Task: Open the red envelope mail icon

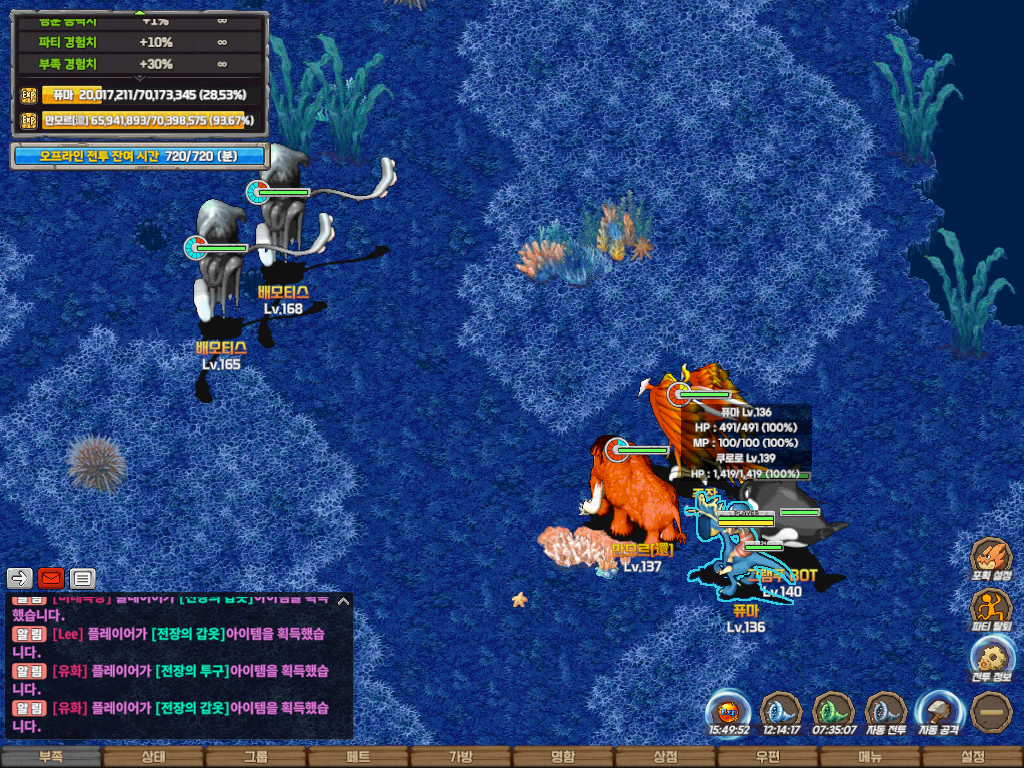Action: (51, 578)
